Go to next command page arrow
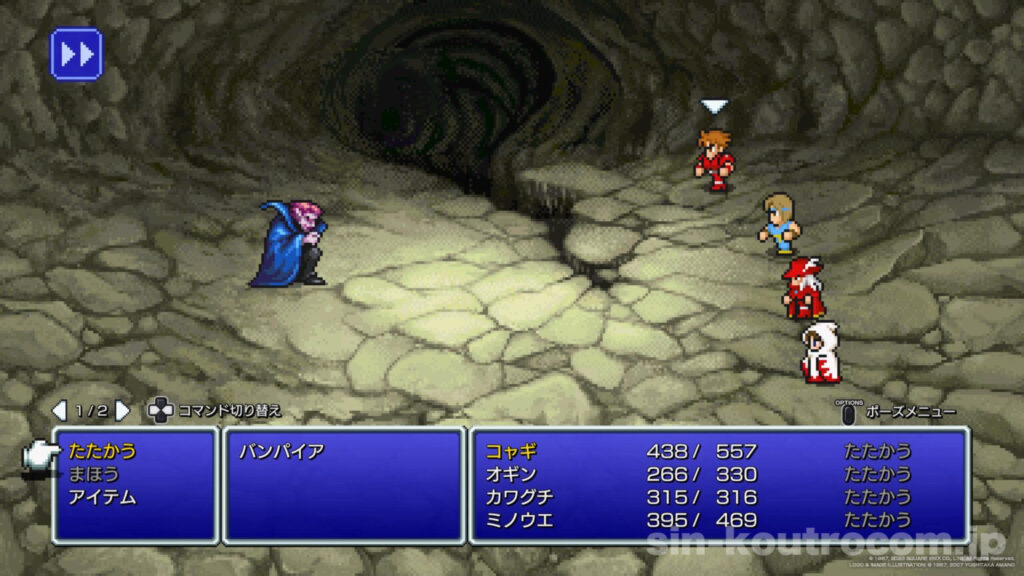 tap(122, 410)
